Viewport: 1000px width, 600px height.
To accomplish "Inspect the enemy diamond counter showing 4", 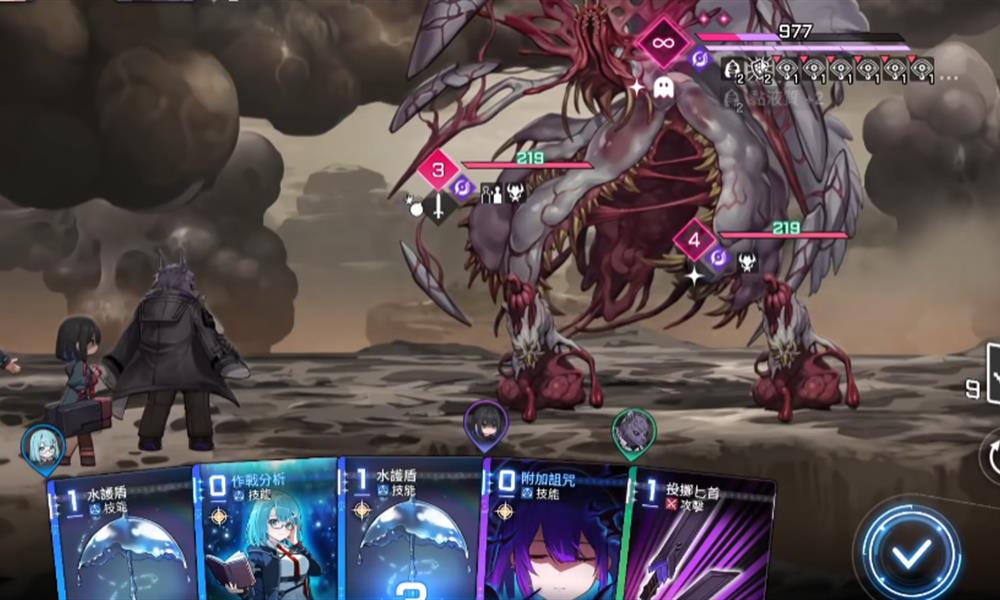I will (x=694, y=240).
